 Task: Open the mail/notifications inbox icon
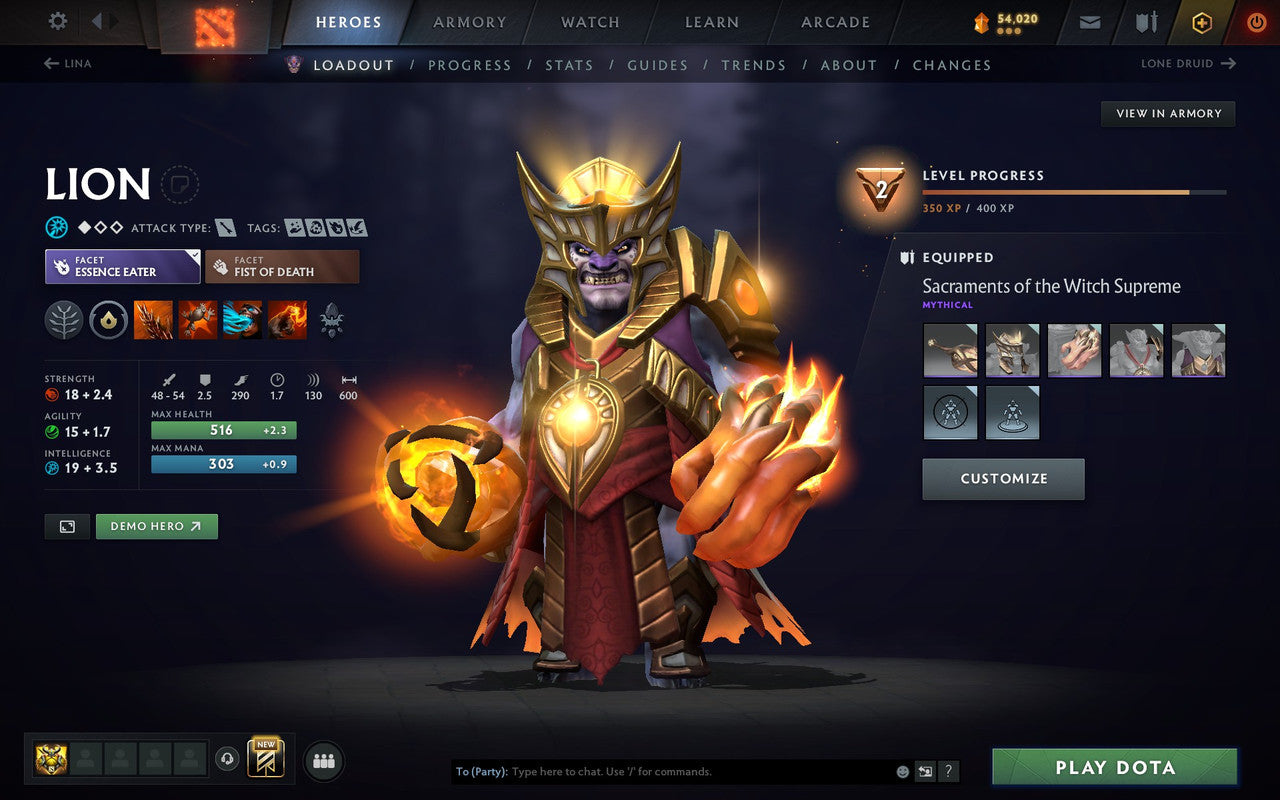coord(1089,22)
